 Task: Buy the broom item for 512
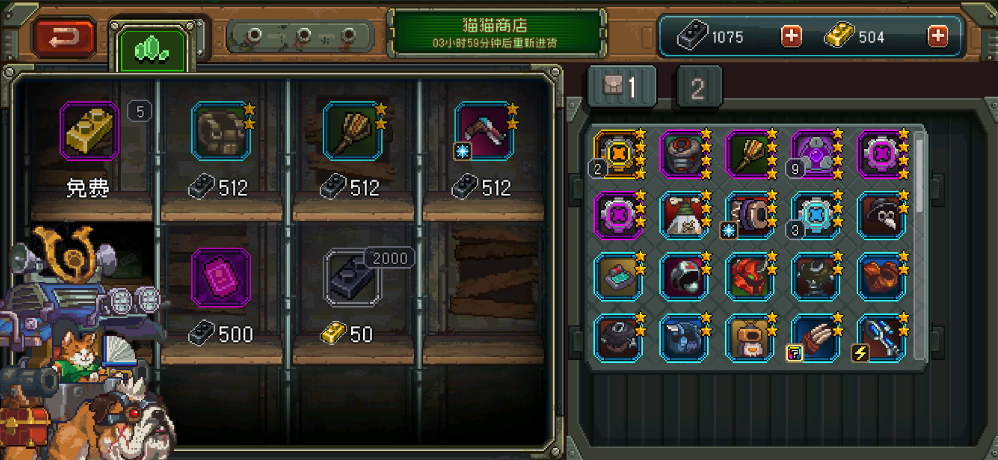click(x=350, y=129)
